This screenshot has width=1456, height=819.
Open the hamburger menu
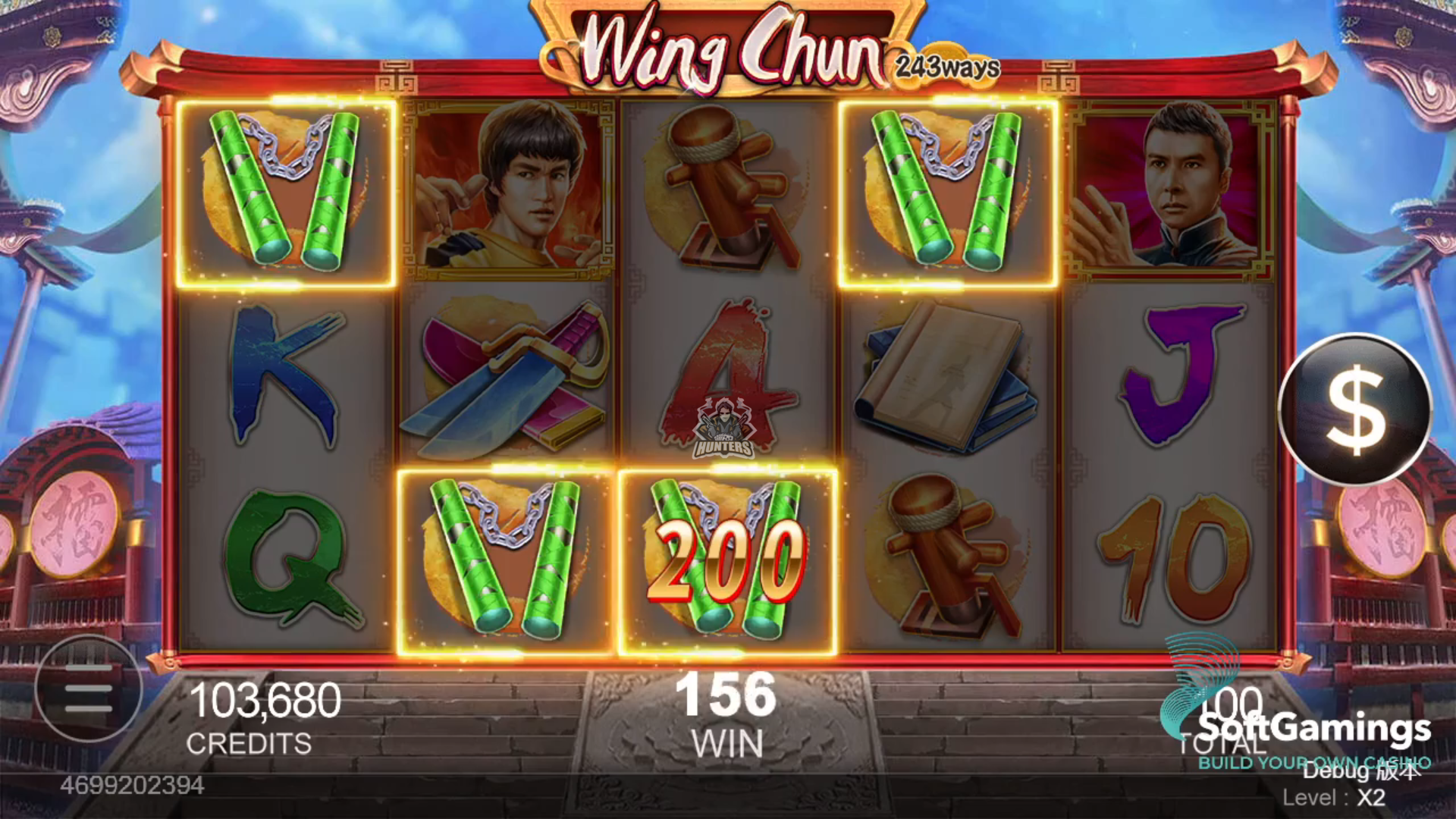click(88, 689)
